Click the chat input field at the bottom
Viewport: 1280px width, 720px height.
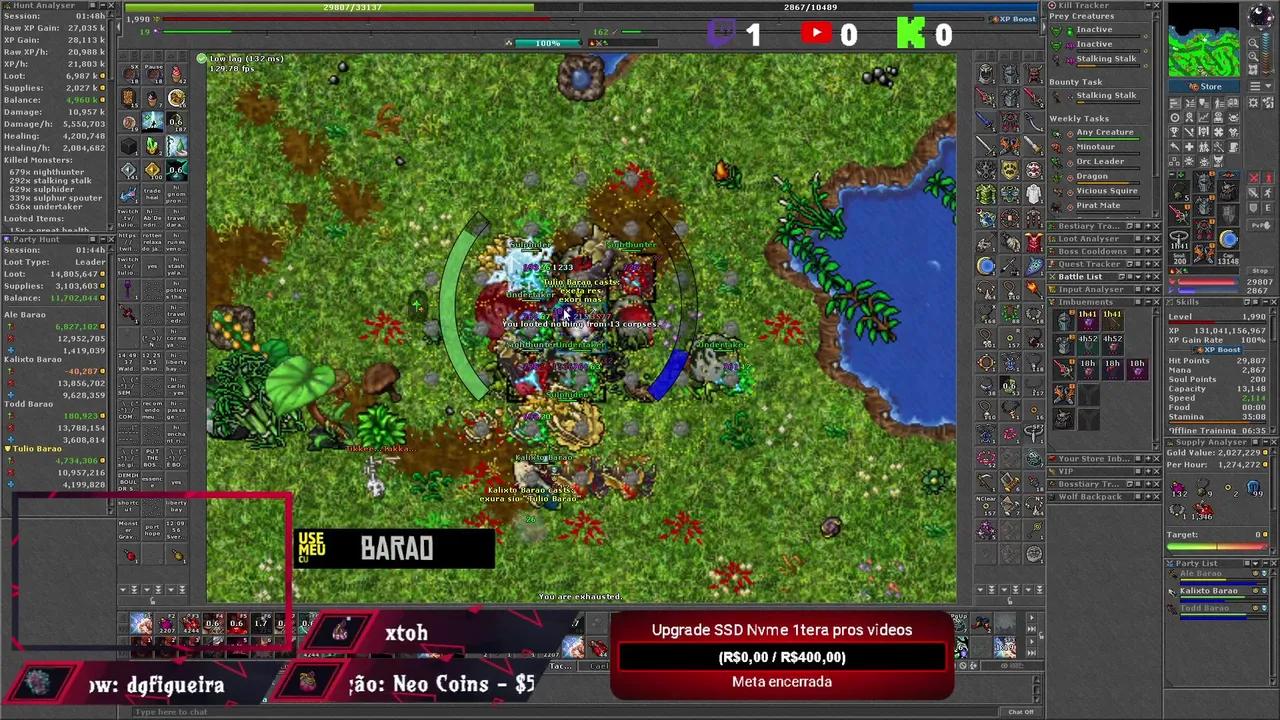(x=400, y=712)
